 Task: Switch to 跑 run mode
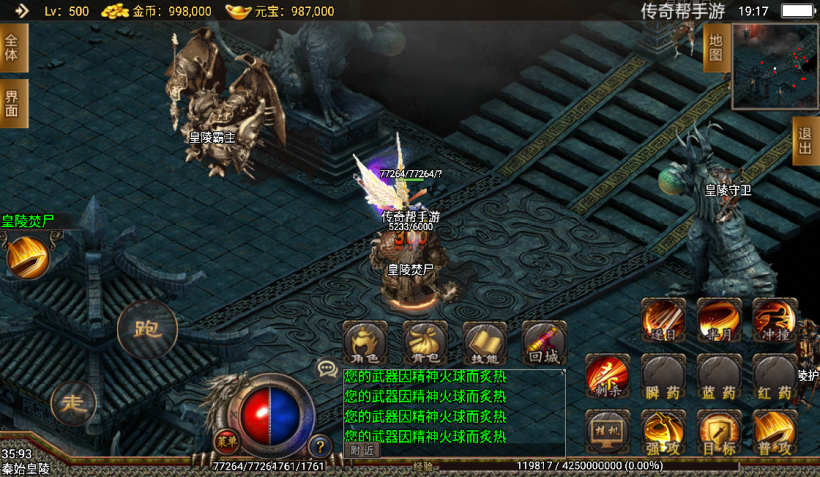146,328
